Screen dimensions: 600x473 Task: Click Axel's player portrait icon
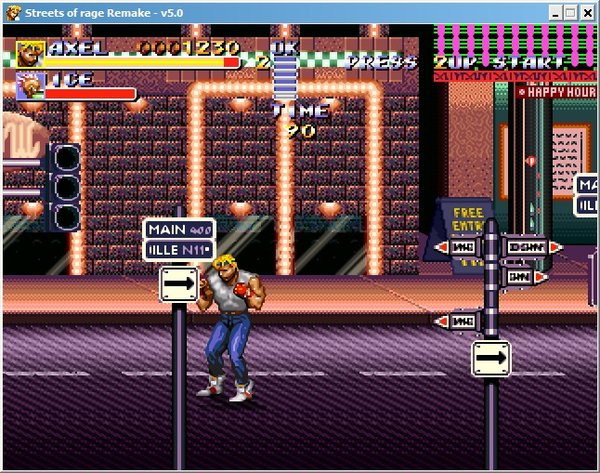click(30, 53)
